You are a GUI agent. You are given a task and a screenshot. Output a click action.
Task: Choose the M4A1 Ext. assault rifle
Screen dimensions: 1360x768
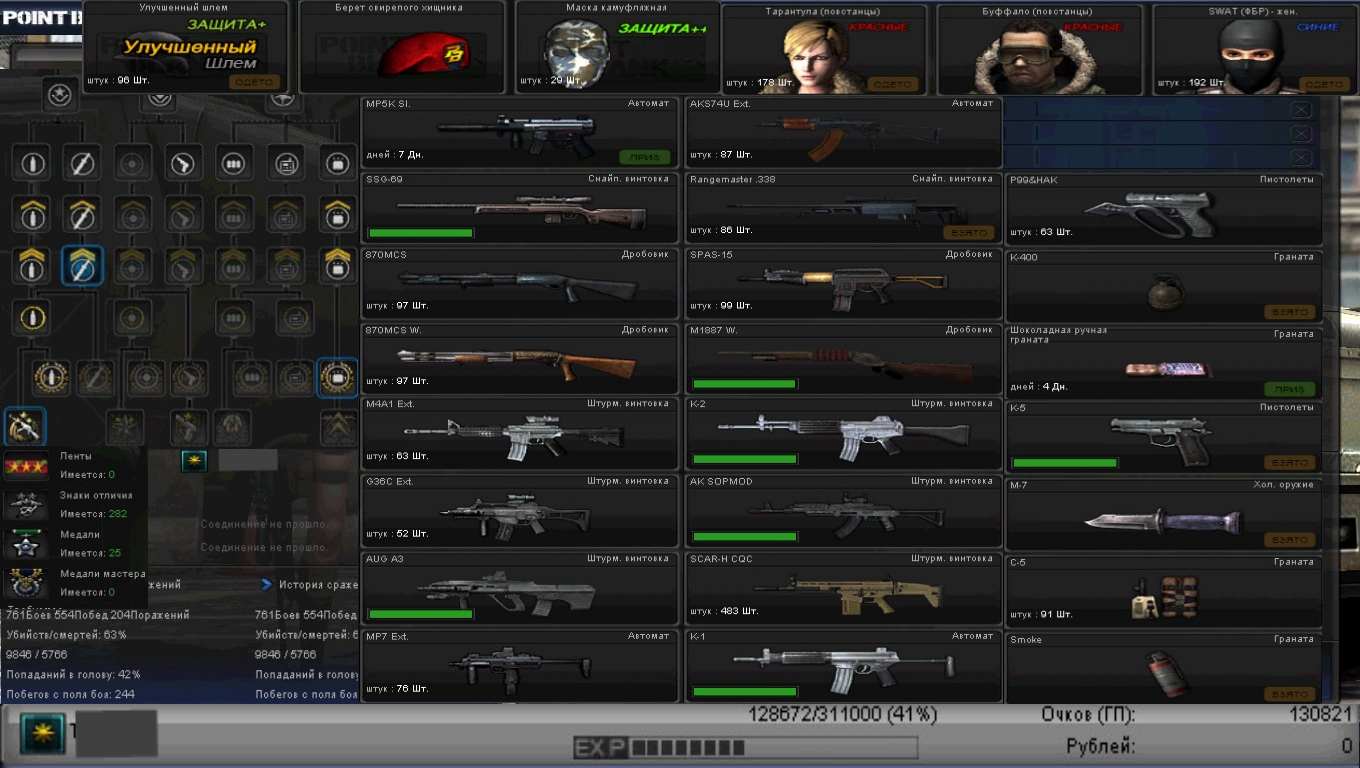pyautogui.click(x=520, y=434)
